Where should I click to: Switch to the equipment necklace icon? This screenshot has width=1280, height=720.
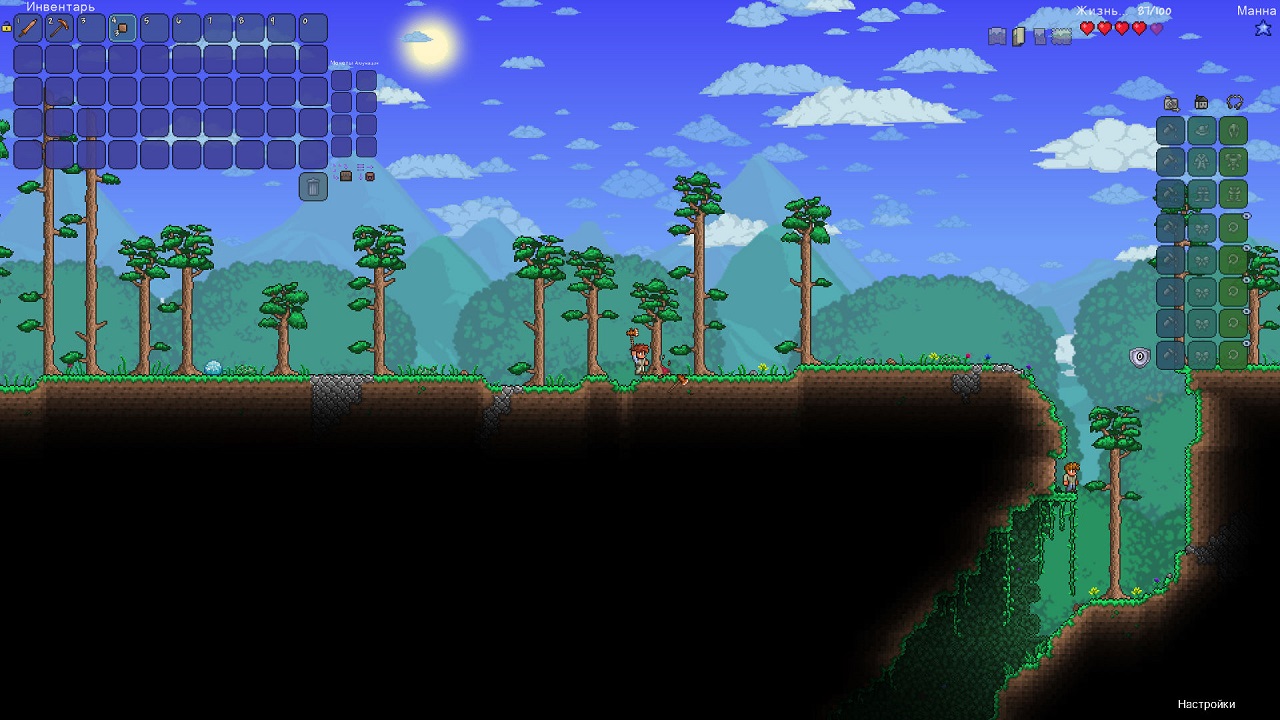1234,103
